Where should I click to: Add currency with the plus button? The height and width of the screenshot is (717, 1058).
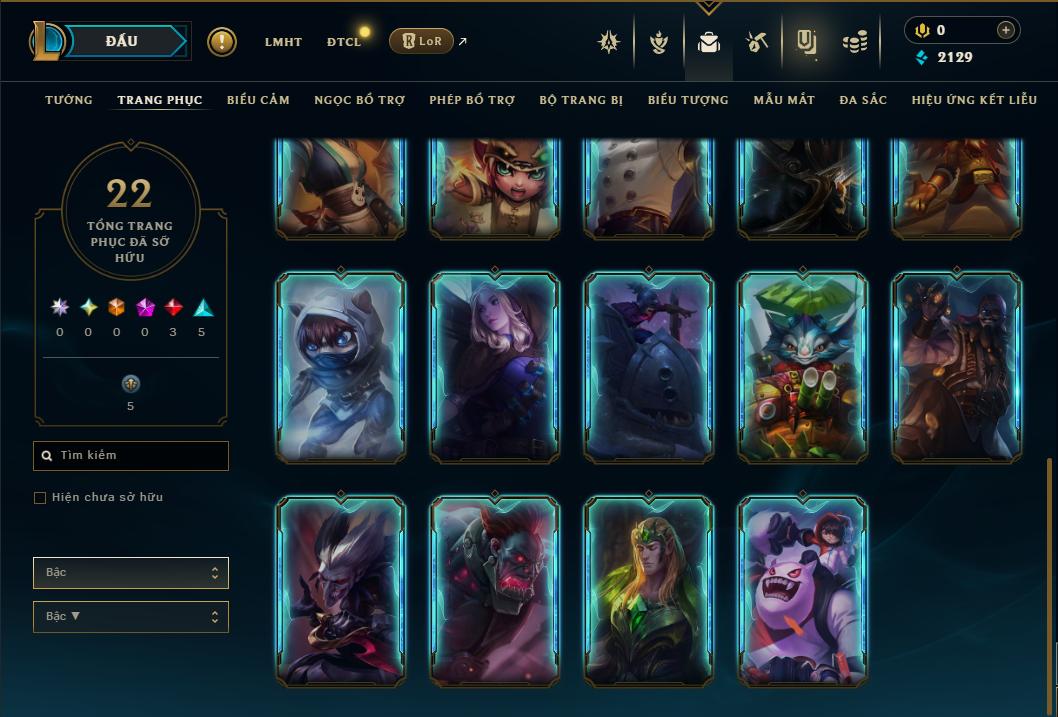coord(1005,31)
